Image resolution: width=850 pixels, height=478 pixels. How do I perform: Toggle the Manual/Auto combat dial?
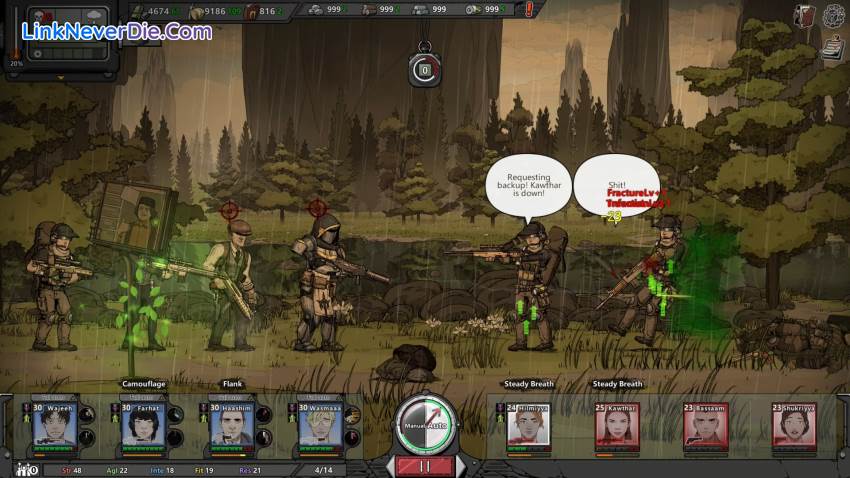click(x=425, y=424)
